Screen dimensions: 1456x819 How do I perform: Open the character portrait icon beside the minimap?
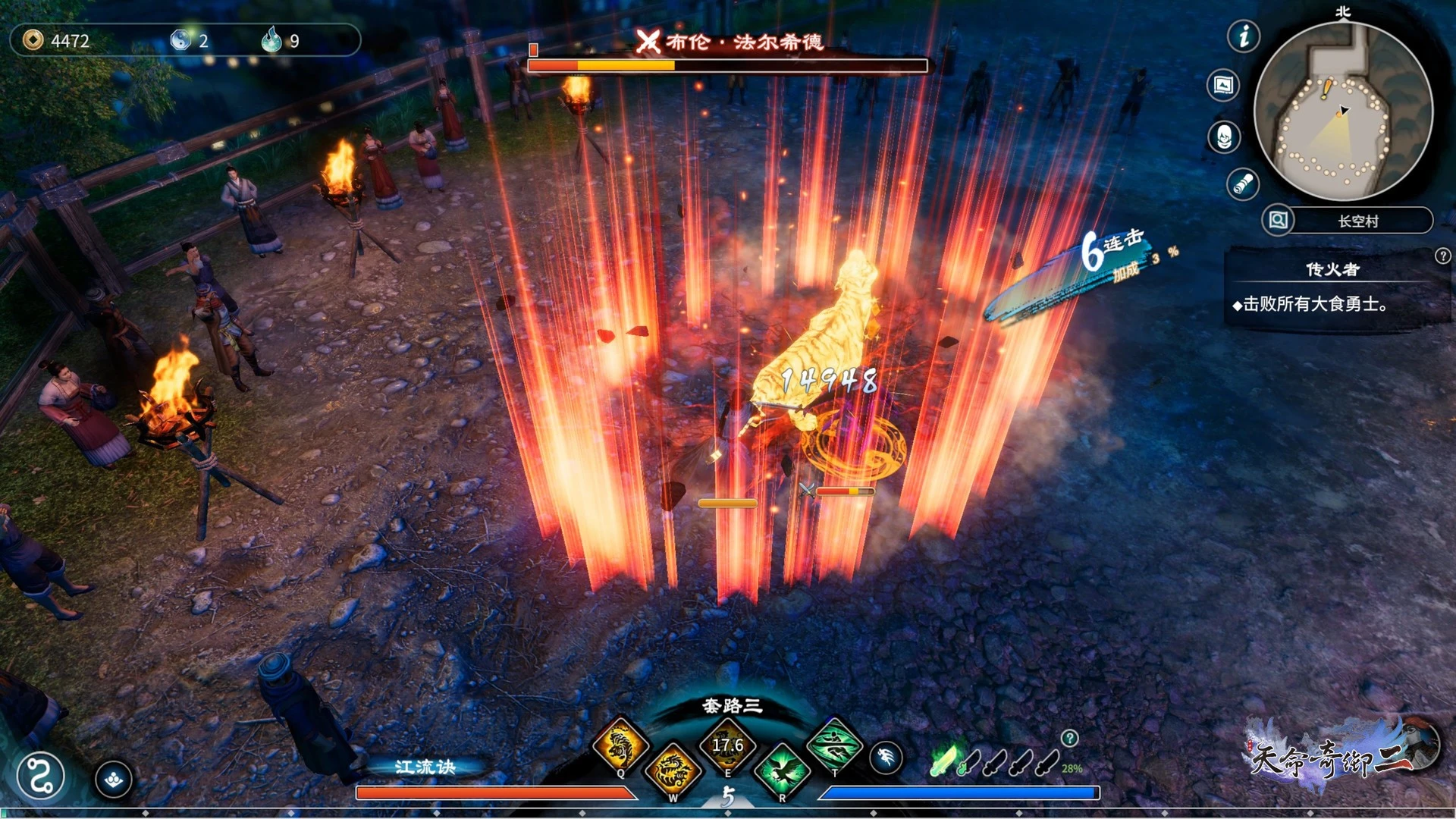coord(1224,137)
